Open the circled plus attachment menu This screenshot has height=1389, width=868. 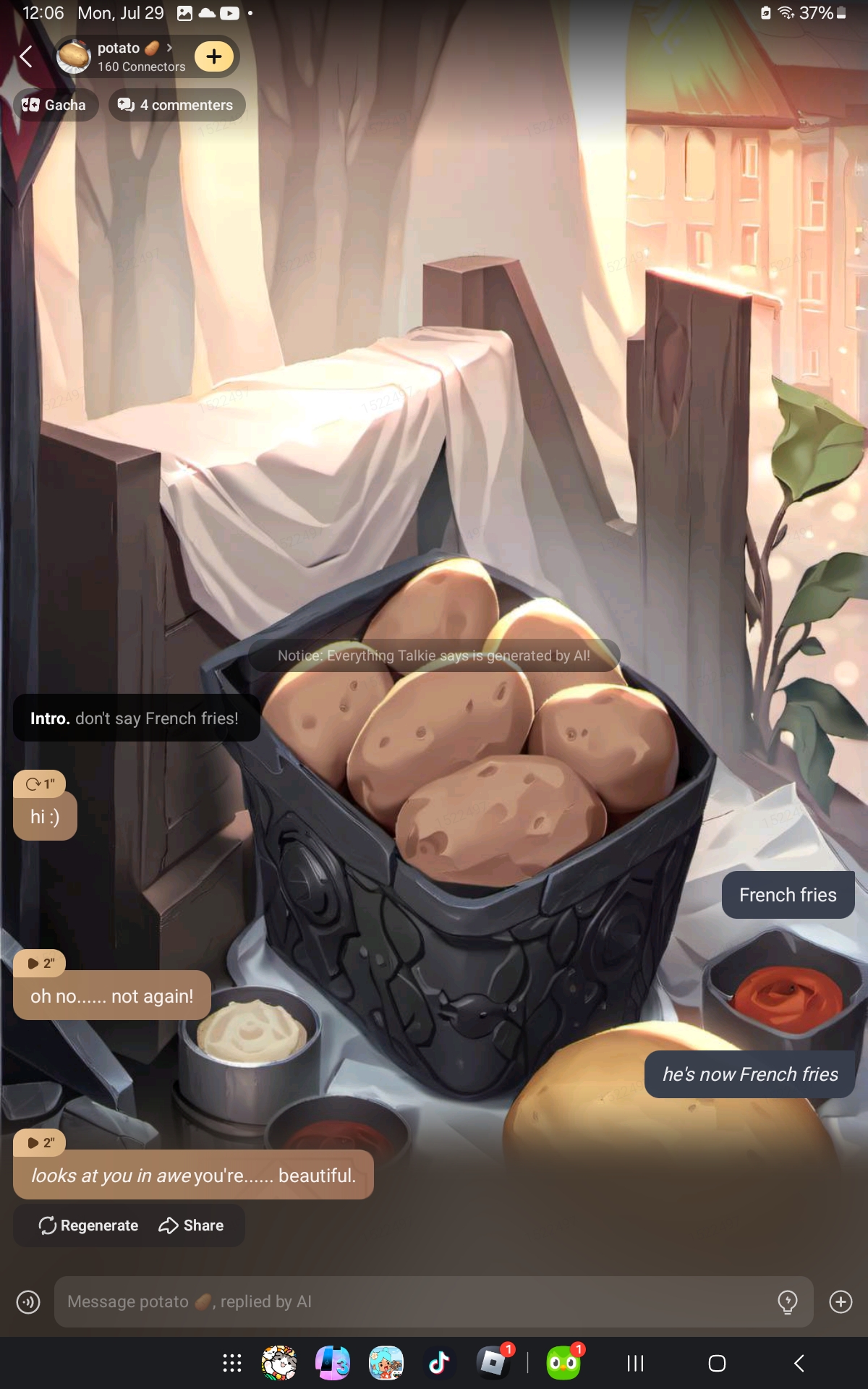[x=841, y=1301]
